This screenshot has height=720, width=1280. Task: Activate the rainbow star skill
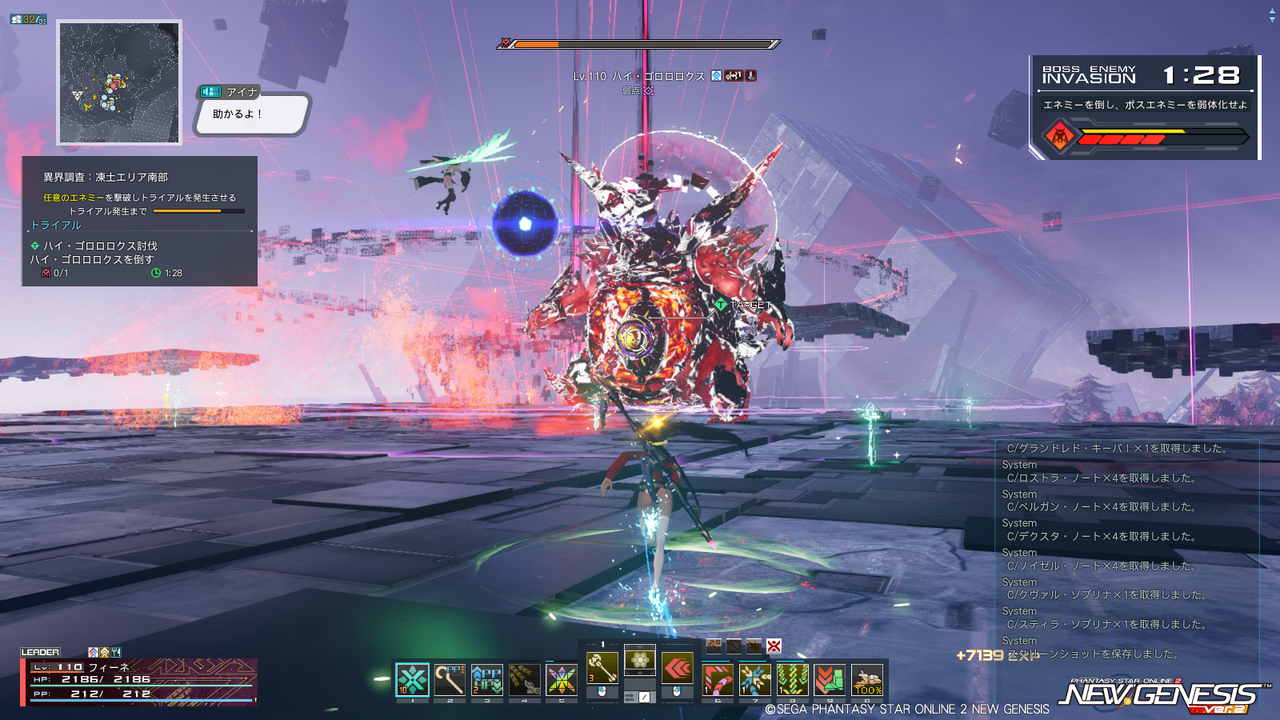(x=561, y=680)
